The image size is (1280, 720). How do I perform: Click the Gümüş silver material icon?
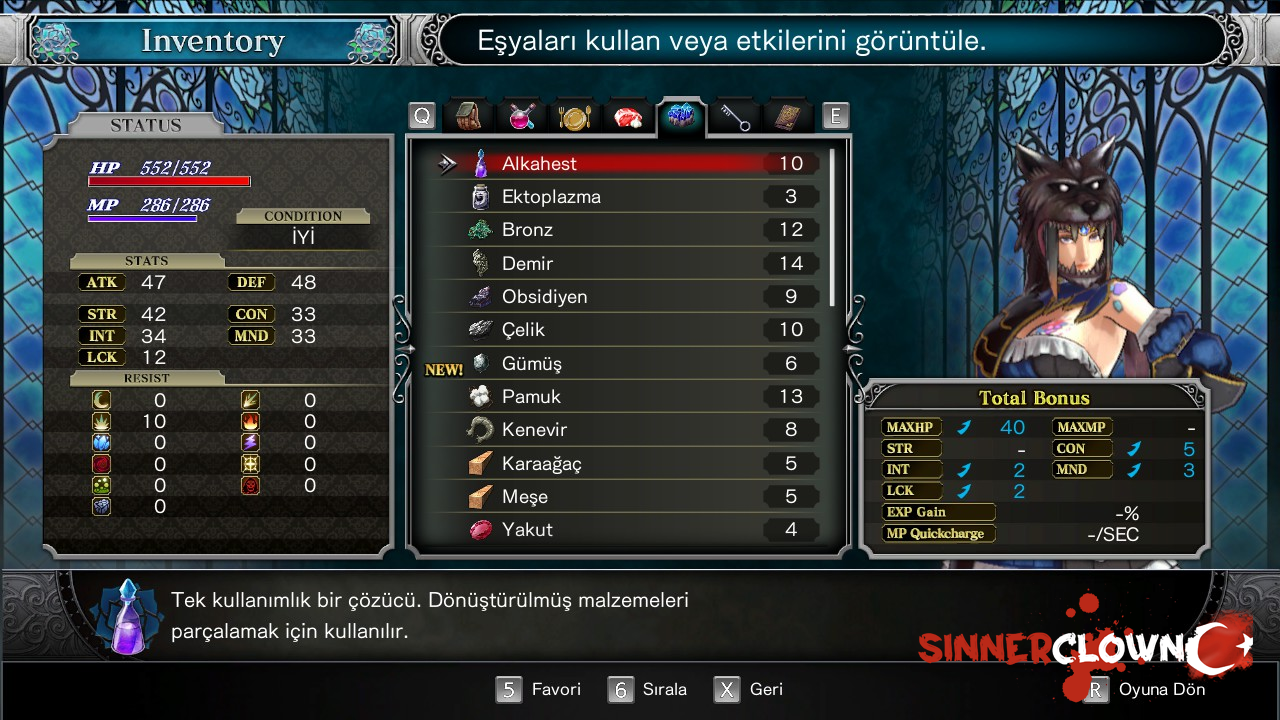pos(479,363)
